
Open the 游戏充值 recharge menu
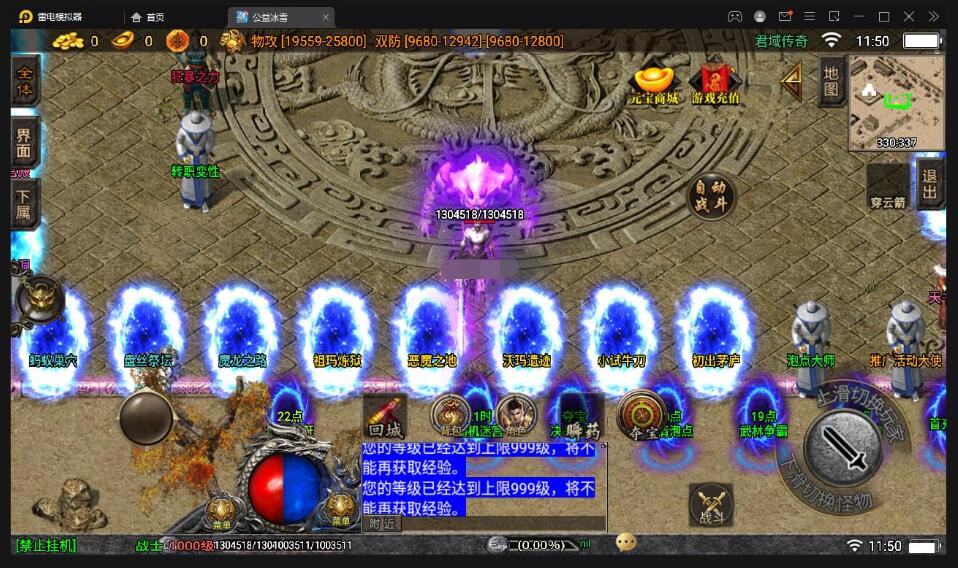[x=714, y=83]
